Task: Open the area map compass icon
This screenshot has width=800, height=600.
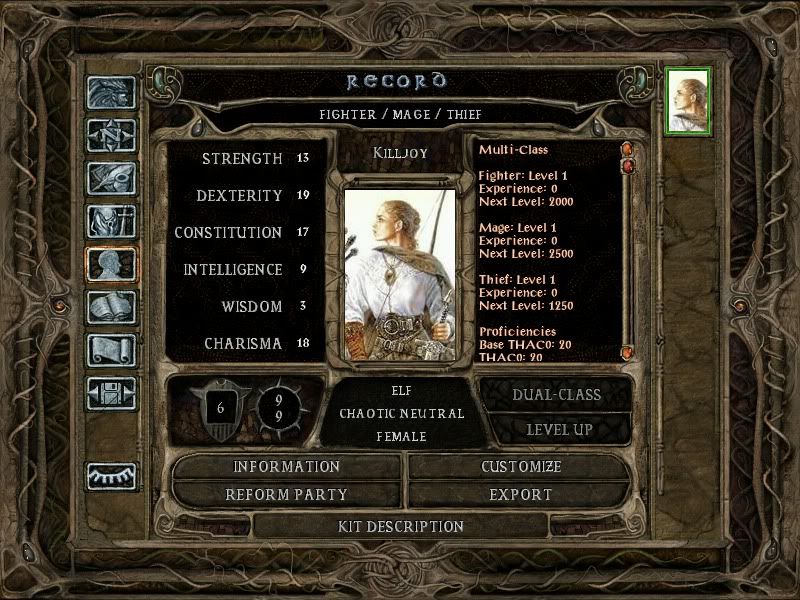Action: point(111,135)
